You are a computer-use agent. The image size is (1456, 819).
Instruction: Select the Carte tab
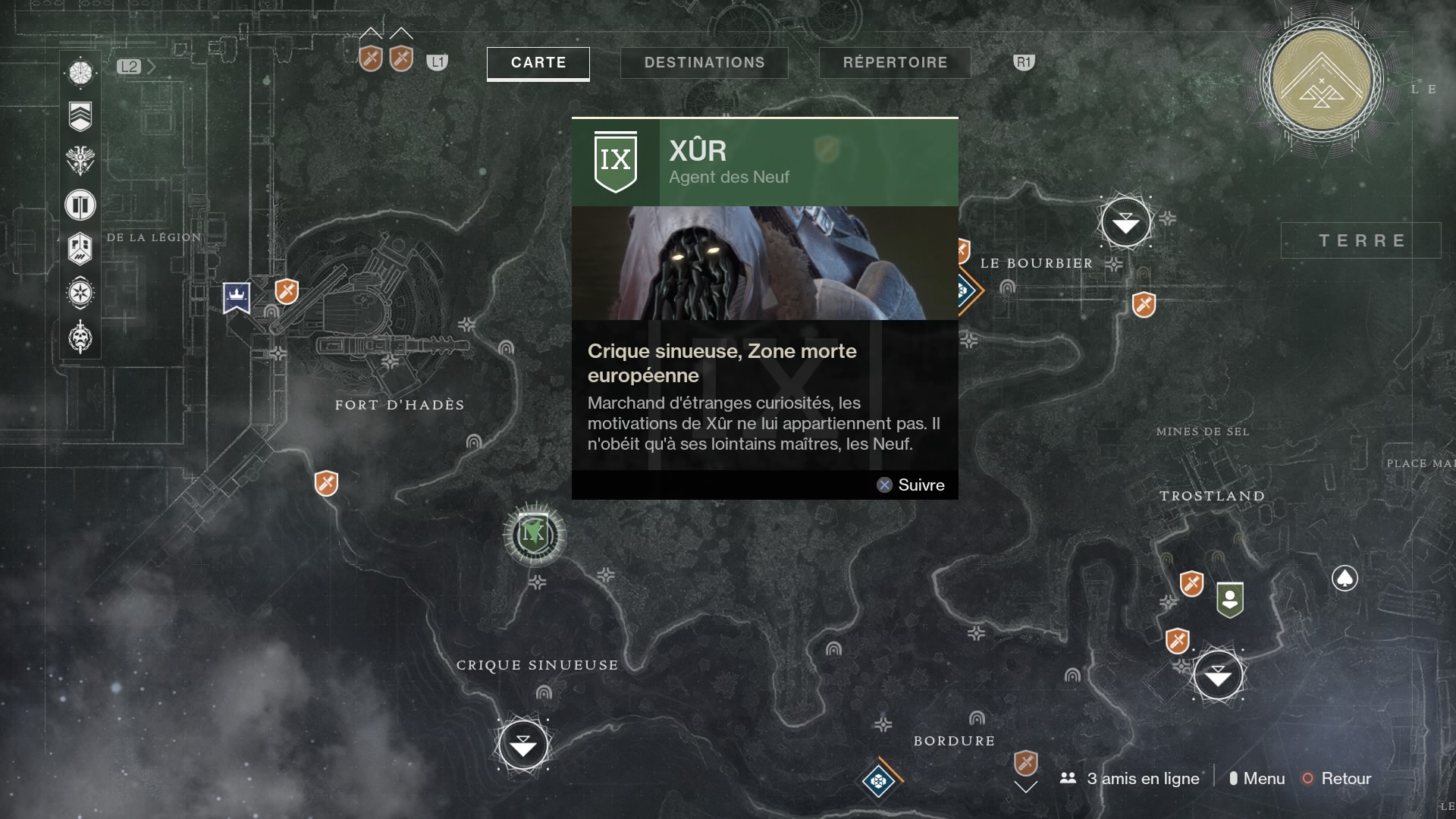point(538,63)
